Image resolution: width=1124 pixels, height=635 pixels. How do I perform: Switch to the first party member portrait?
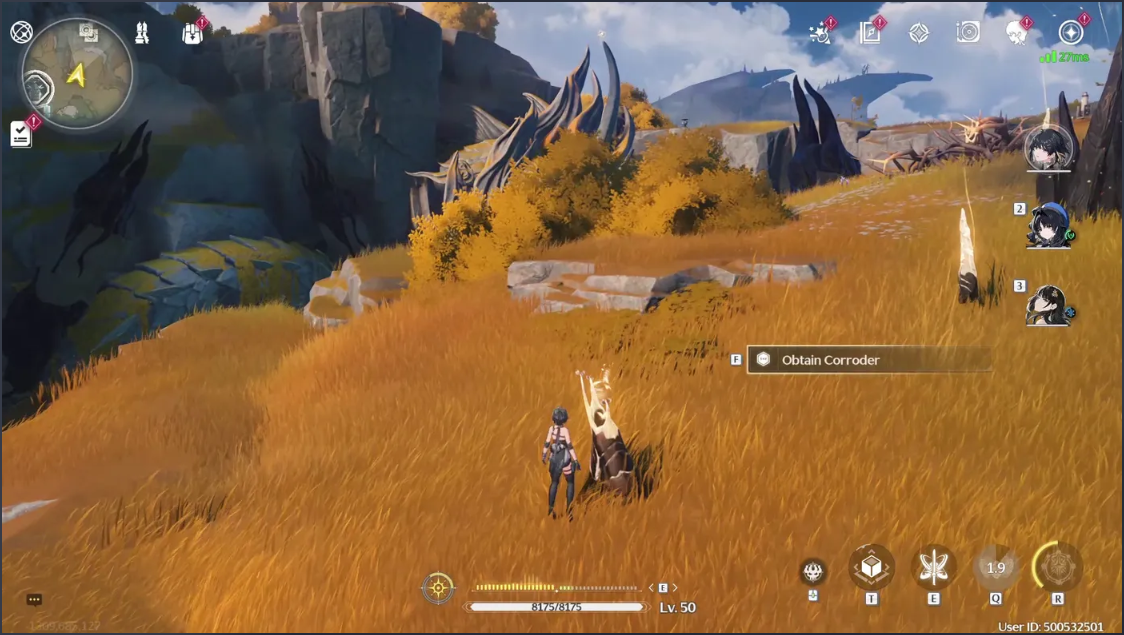coord(1049,149)
